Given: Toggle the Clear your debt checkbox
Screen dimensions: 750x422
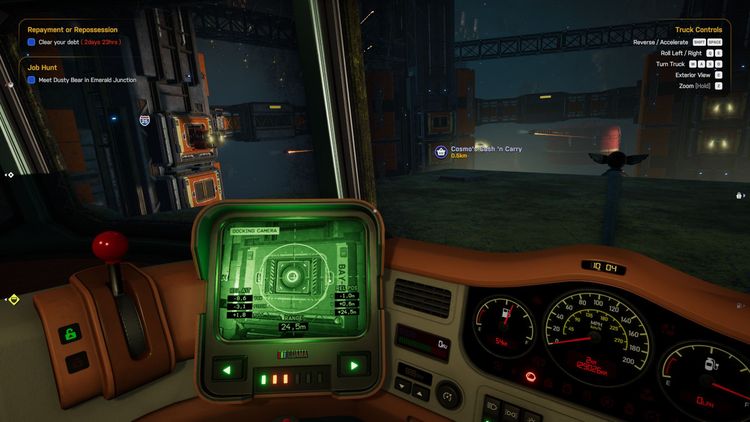Looking at the screenshot, I should tap(32, 42).
